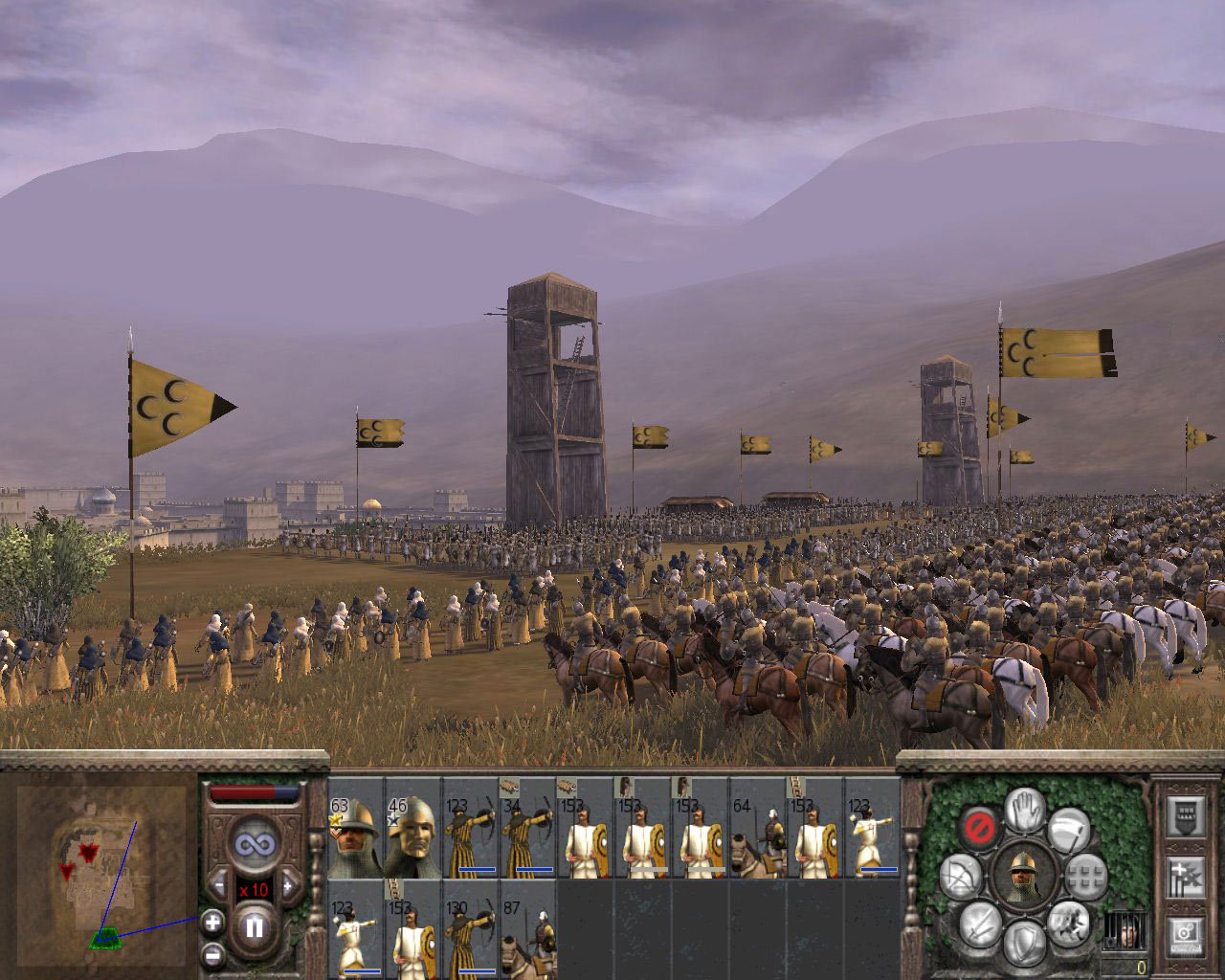Increase game speed above x10
Image resolution: width=1225 pixels, height=980 pixels.
pyautogui.click(x=287, y=884)
